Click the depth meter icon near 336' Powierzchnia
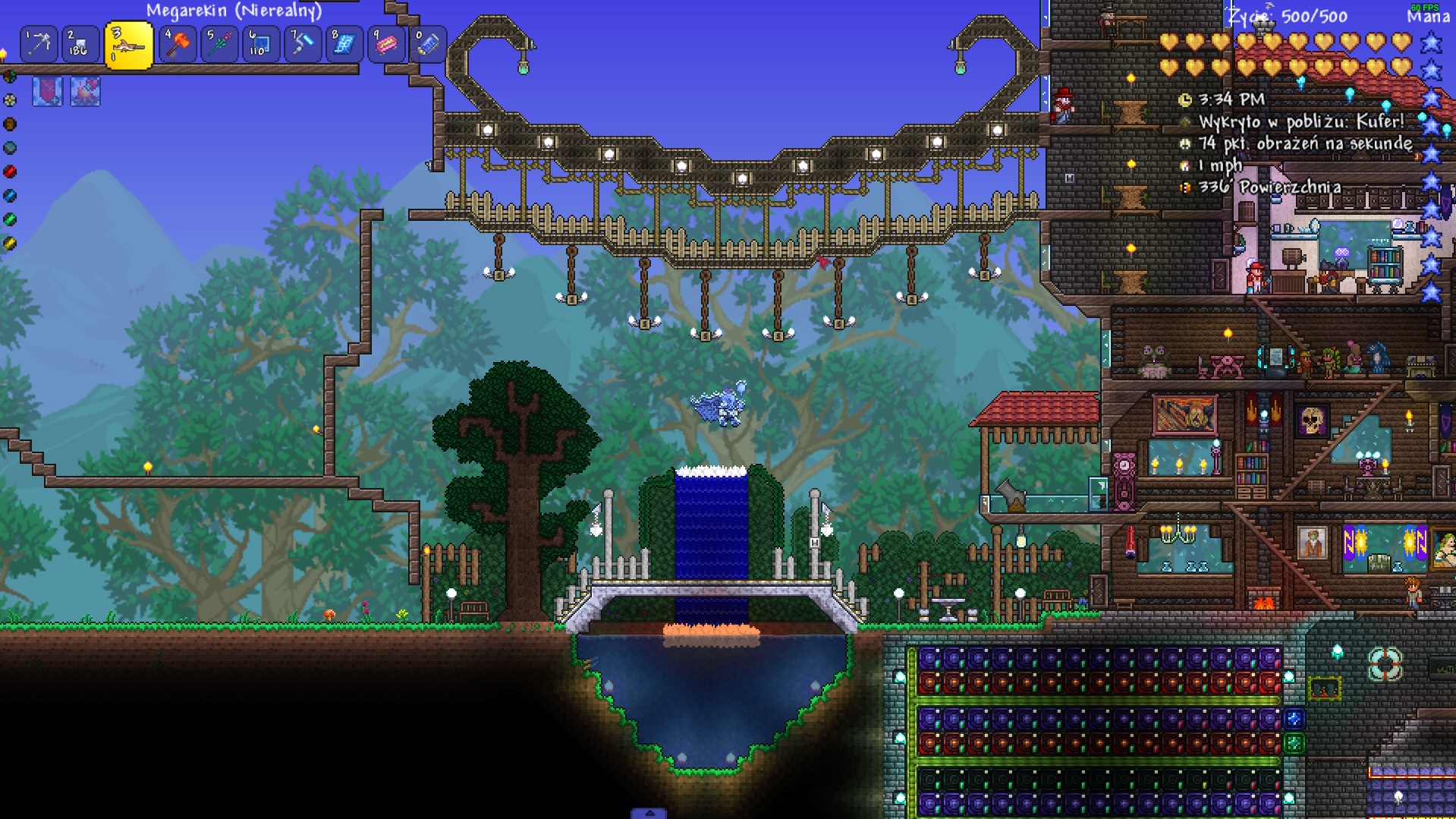Image resolution: width=1456 pixels, height=819 pixels. click(1184, 185)
